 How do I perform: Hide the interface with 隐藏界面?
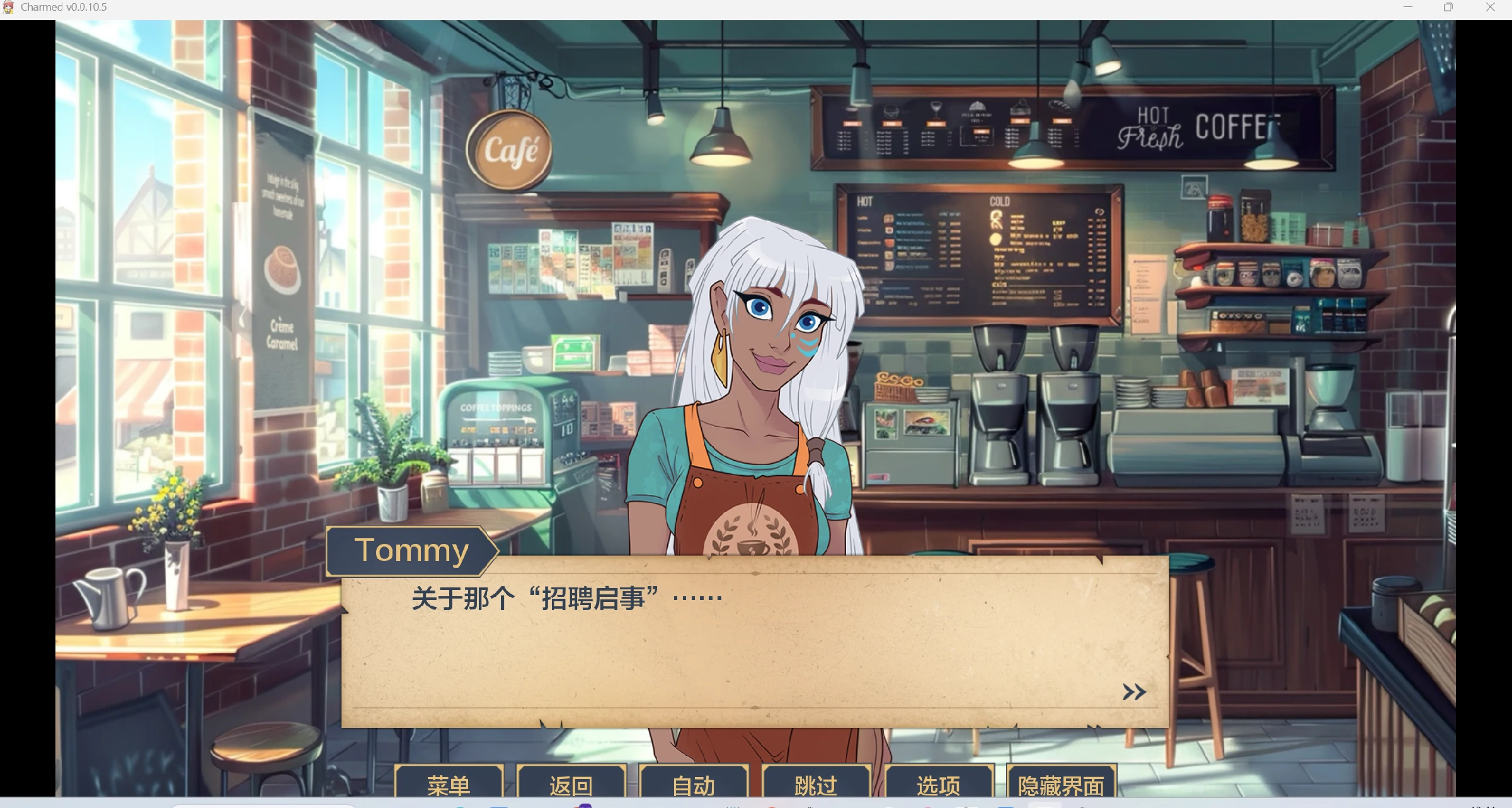click(x=1061, y=784)
